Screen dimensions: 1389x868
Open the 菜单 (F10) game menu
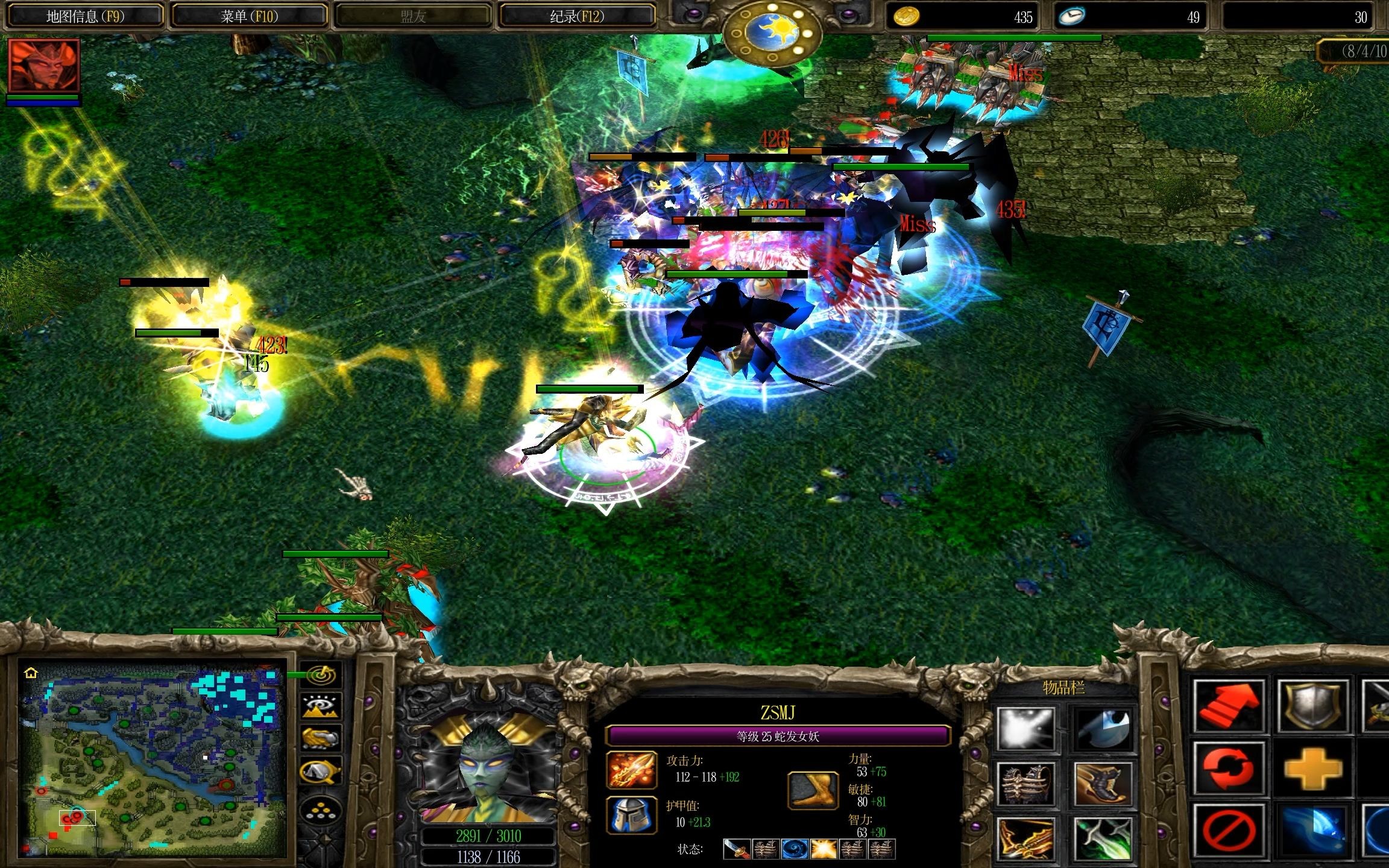coord(249,16)
